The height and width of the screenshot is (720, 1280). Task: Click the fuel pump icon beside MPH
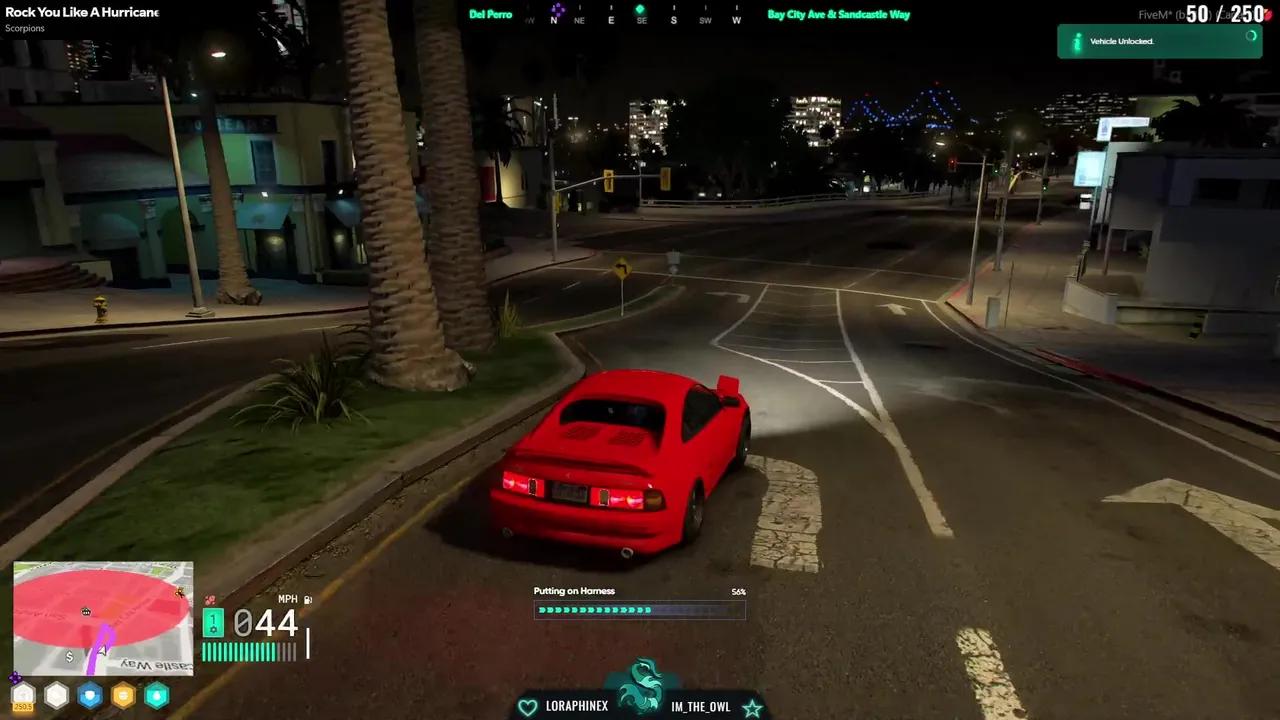[x=308, y=600]
